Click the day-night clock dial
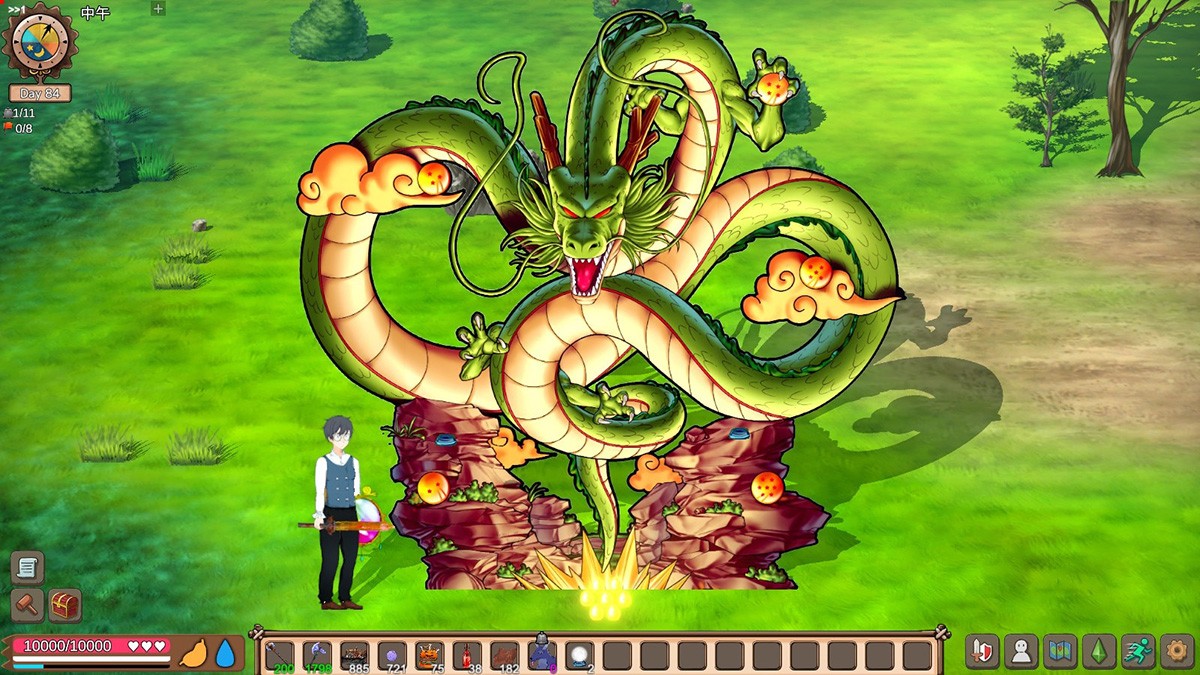This screenshot has width=1200, height=675. (40, 41)
